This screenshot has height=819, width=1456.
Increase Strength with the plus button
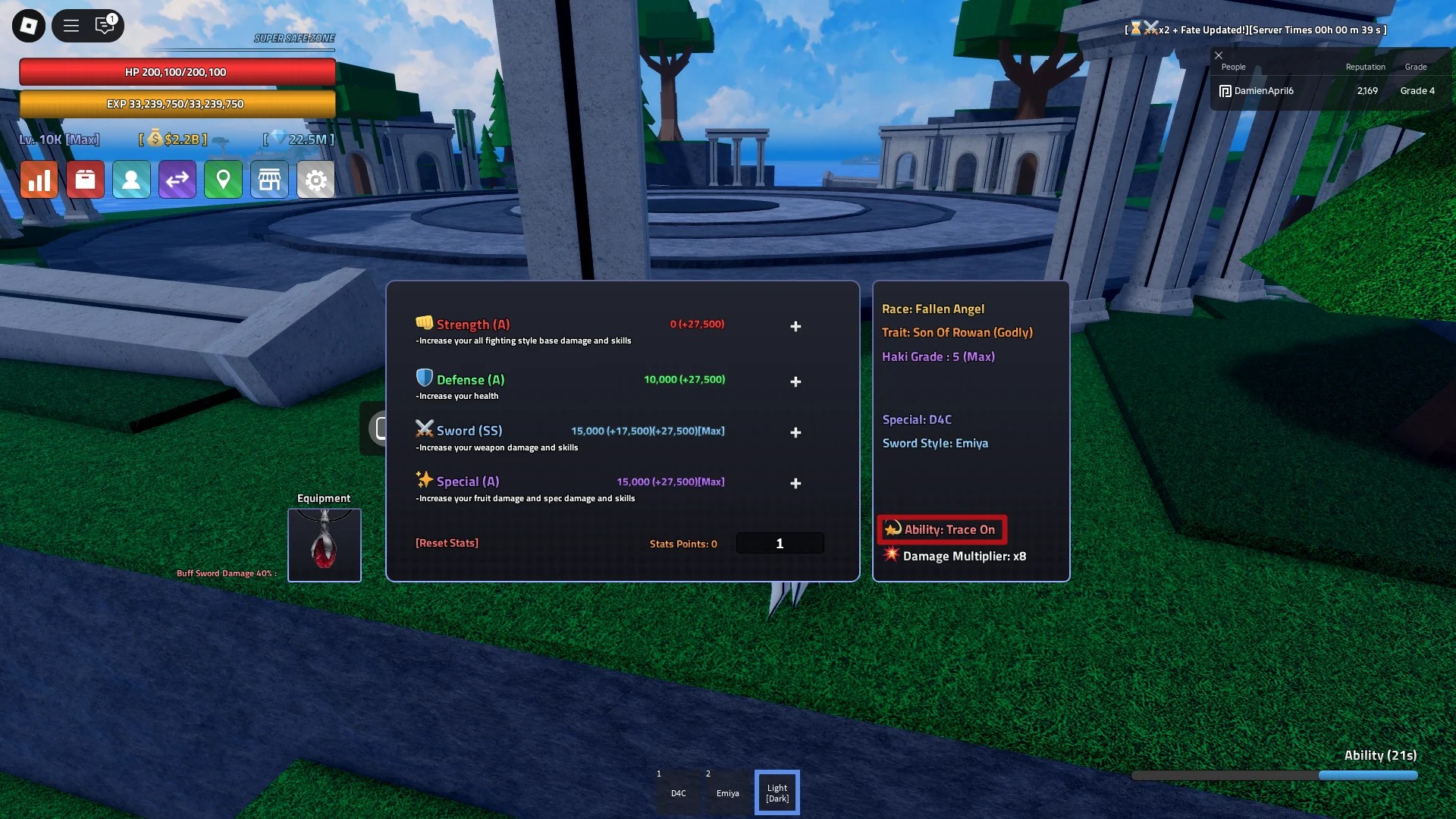coord(795,326)
